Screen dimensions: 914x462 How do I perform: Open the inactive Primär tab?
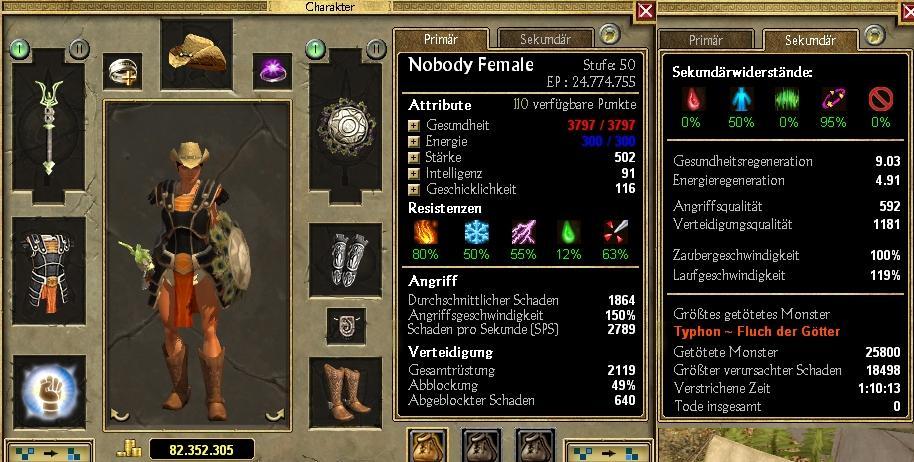[x=705, y=39]
